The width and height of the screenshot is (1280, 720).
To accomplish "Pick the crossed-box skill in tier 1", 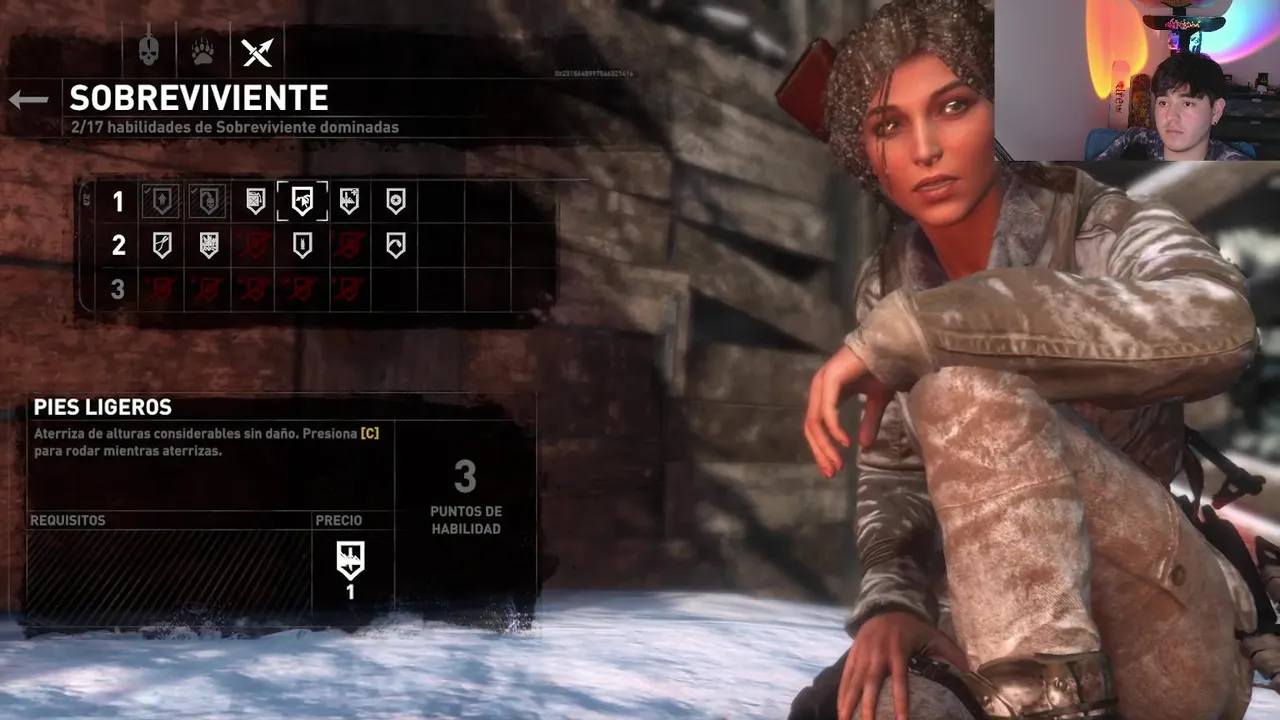I will tap(255, 201).
